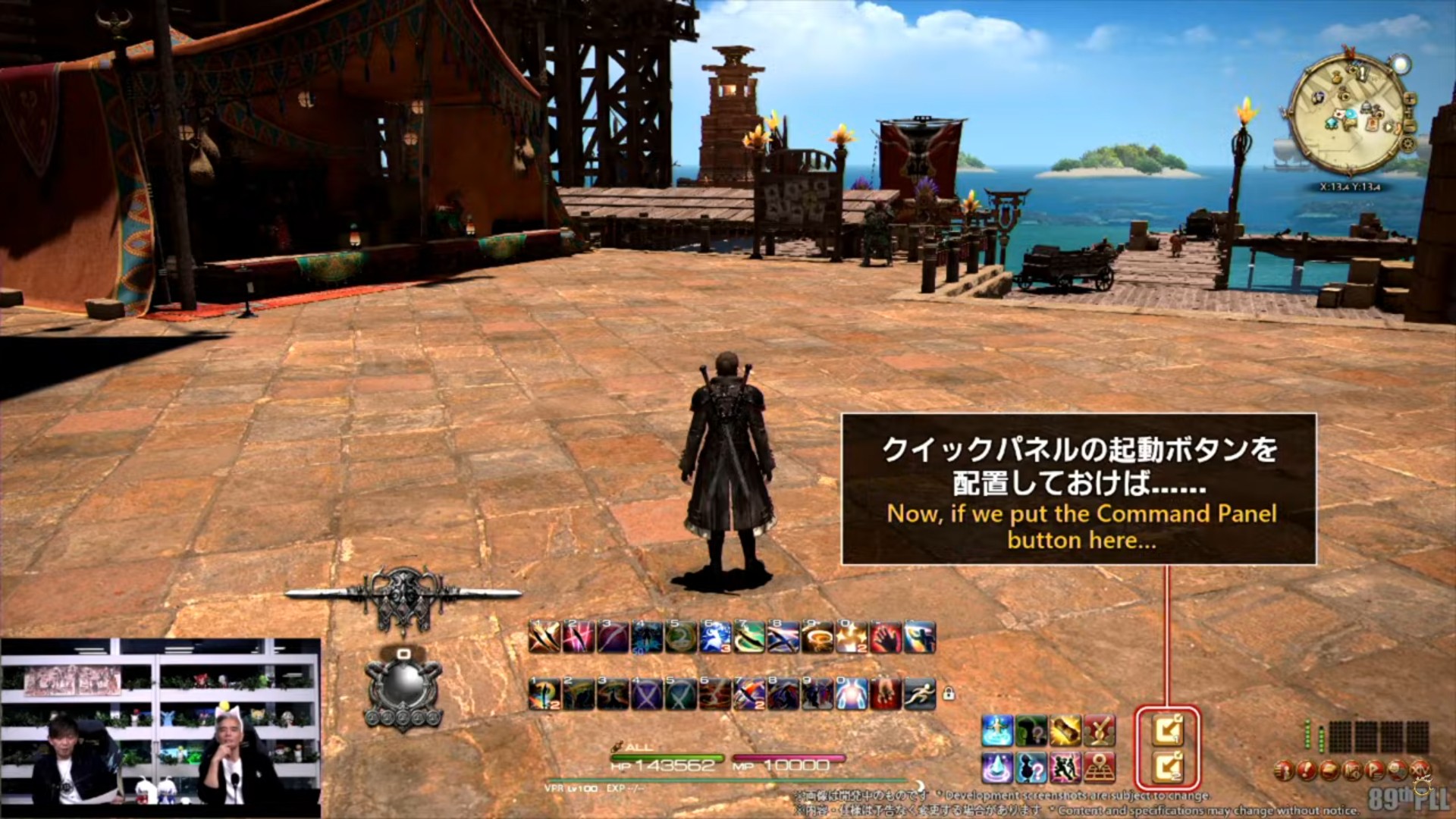Click the sun indicator beside the minimap
Viewport: 1456px width, 819px height.
pos(1401,63)
